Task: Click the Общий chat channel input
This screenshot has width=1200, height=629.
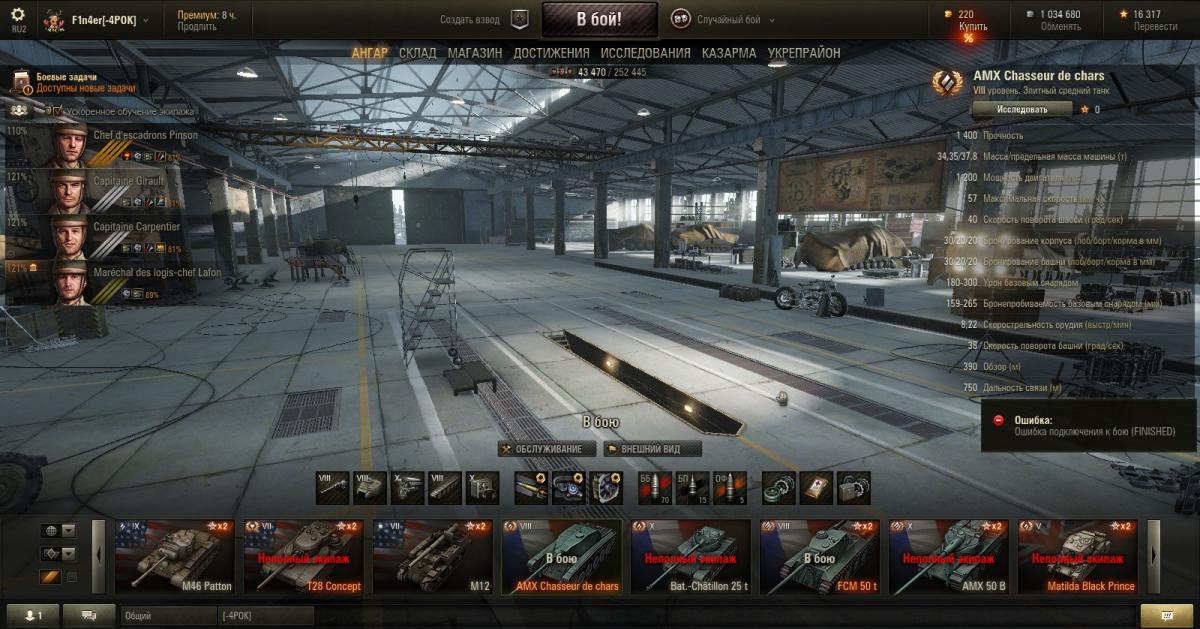Action: 165,616
